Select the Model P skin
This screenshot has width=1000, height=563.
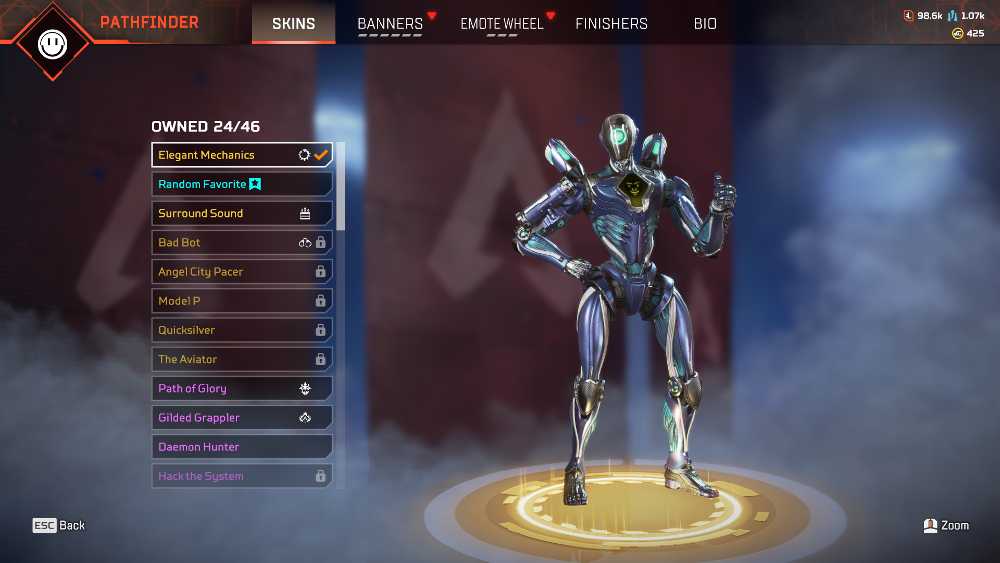point(242,300)
